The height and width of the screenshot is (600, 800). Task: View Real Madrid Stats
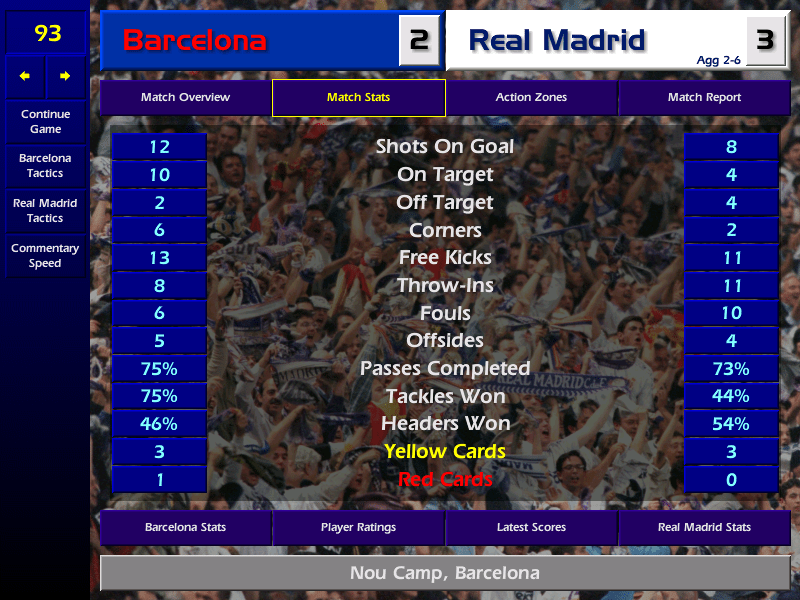pyautogui.click(x=704, y=527)
